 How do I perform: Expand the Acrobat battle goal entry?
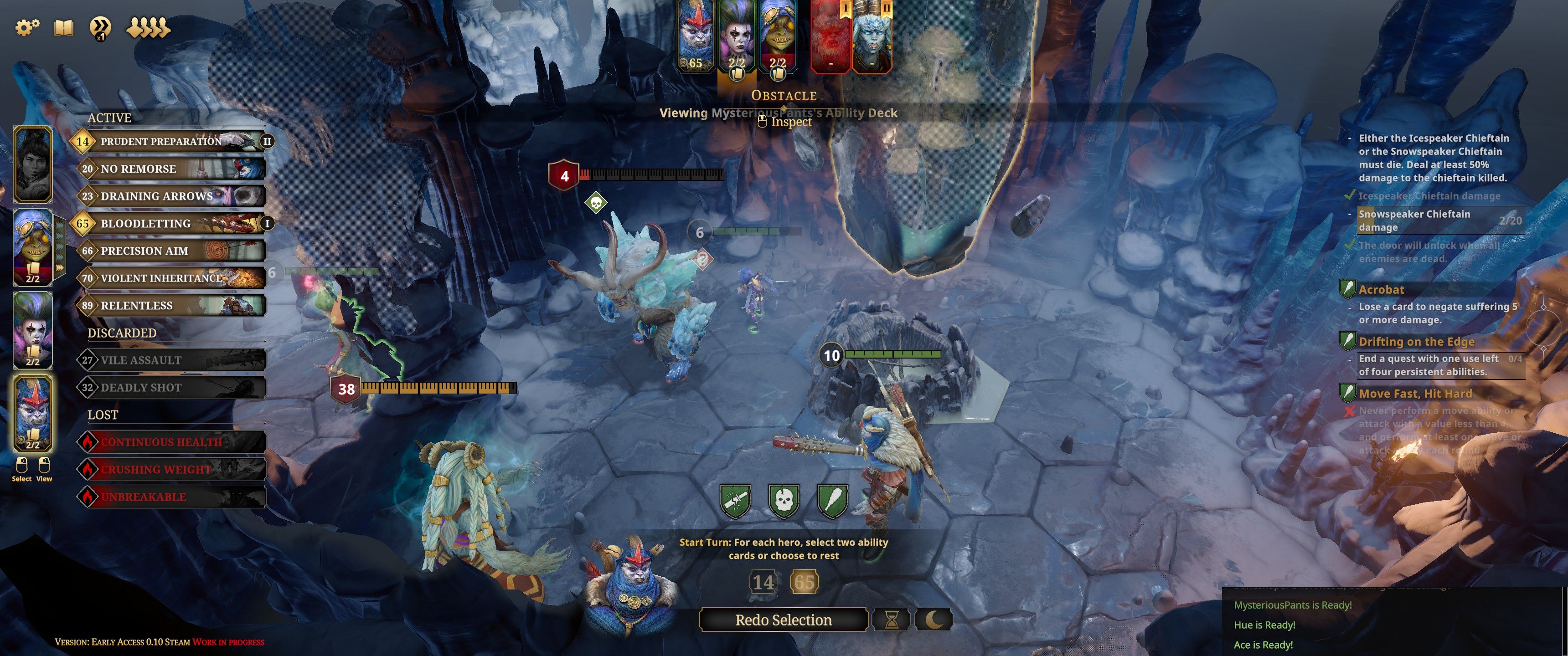coord(1381,290)
